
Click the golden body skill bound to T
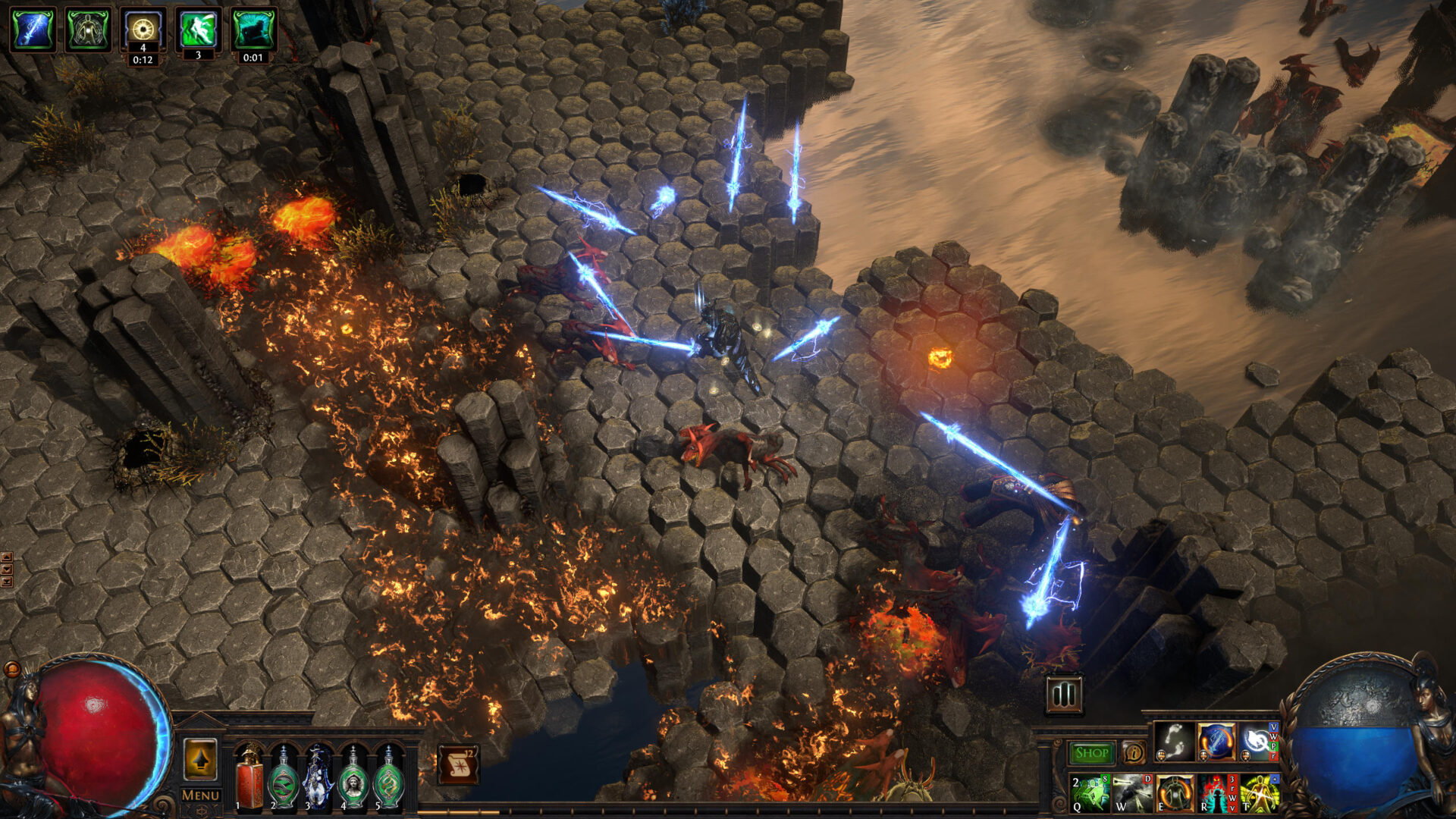tap(1259, 795)
